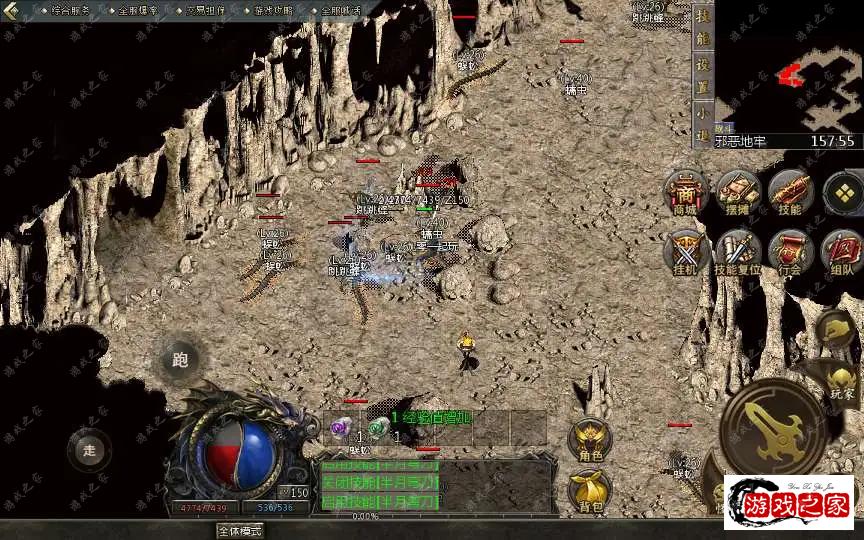The width and height of the screenshot is (864, 540).
Task: Open the 游戏攻略 game guide menu
Action: coord(274,10)
